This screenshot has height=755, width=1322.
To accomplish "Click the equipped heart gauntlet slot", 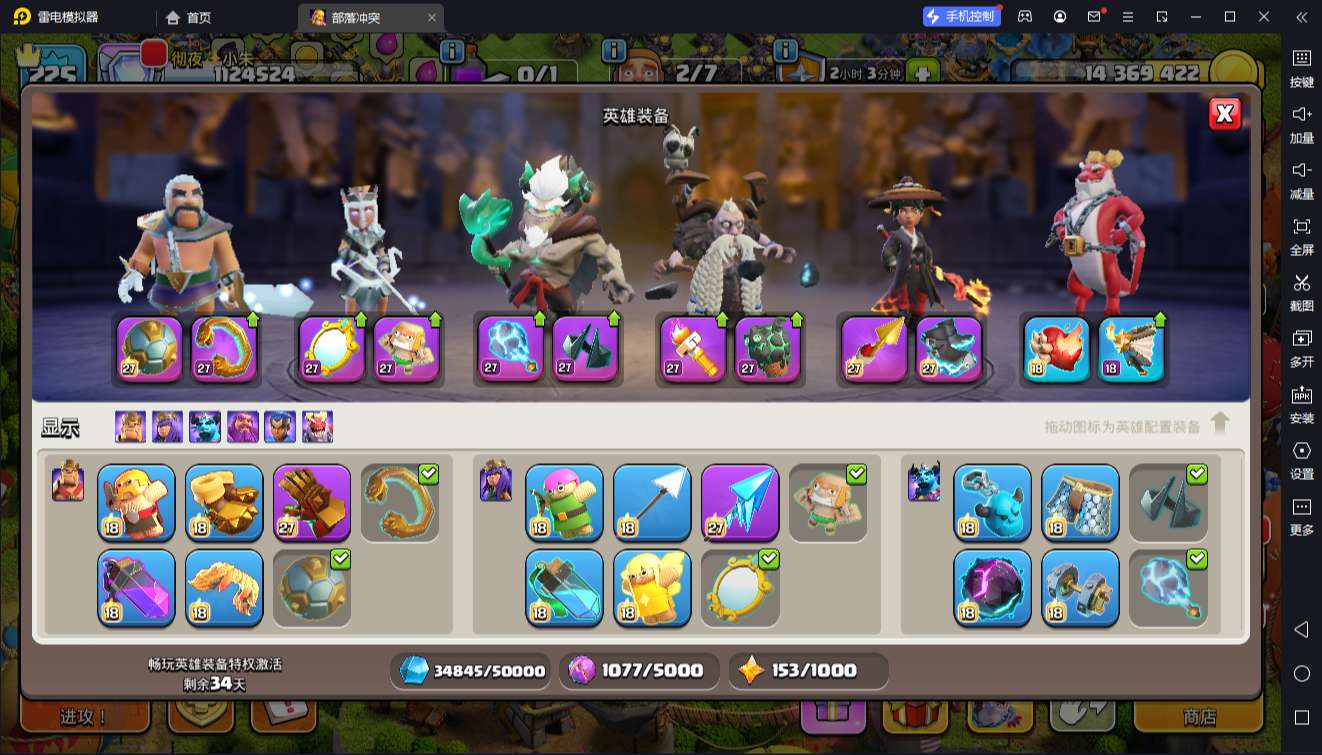I will (x=1057, y=350).
